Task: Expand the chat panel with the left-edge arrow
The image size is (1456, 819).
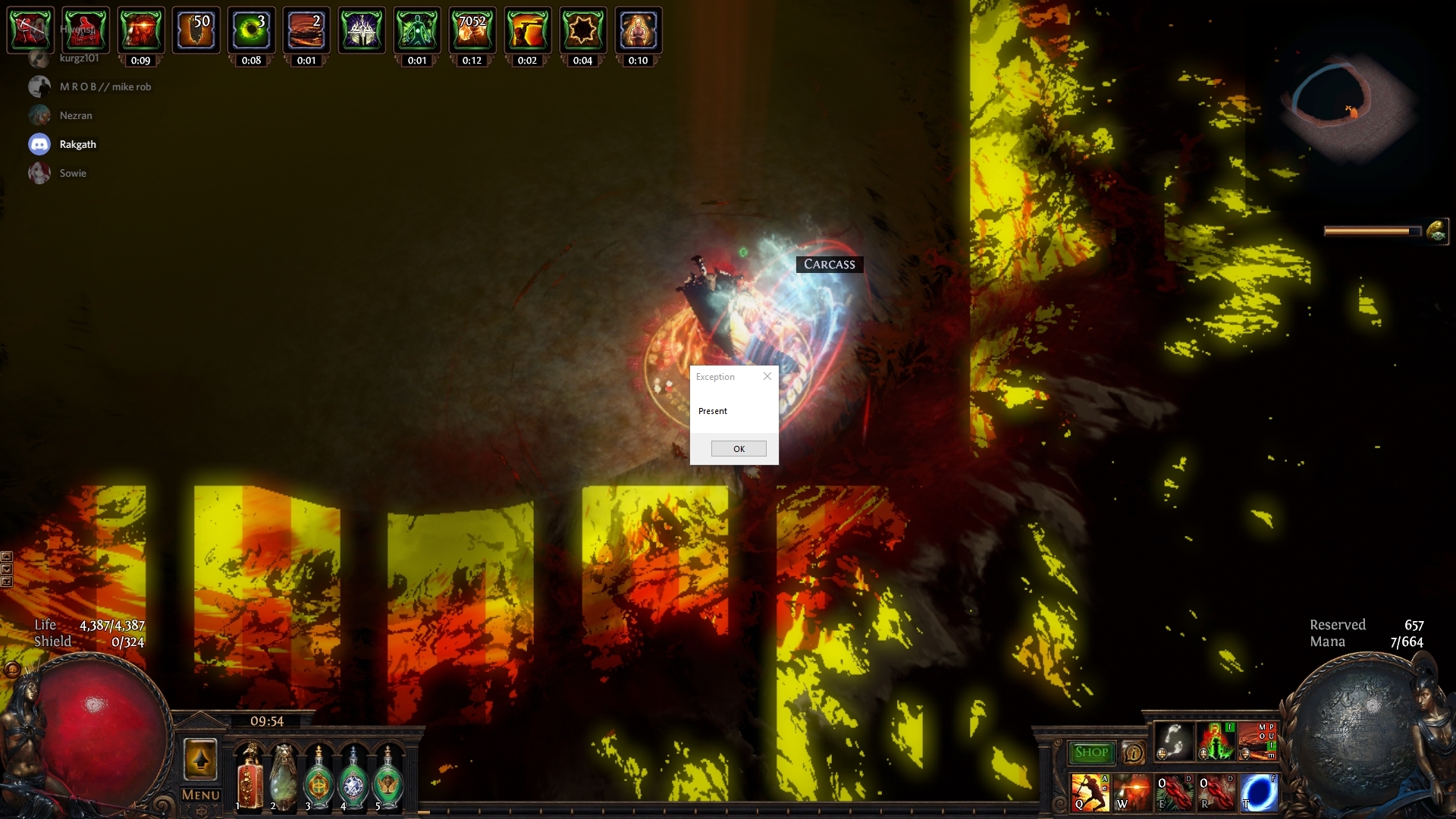Action: [8, 556]
